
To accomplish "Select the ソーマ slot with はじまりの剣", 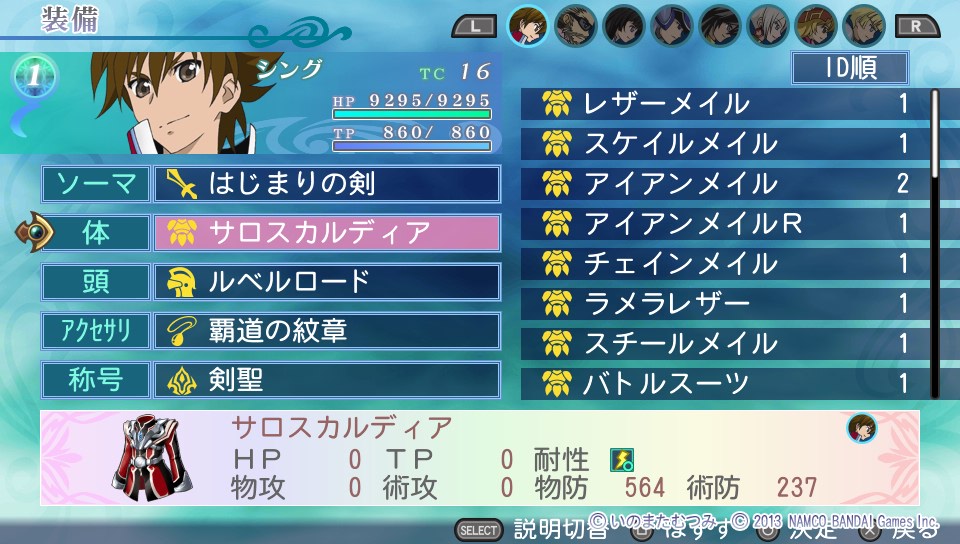I will [x=326, y=184].
